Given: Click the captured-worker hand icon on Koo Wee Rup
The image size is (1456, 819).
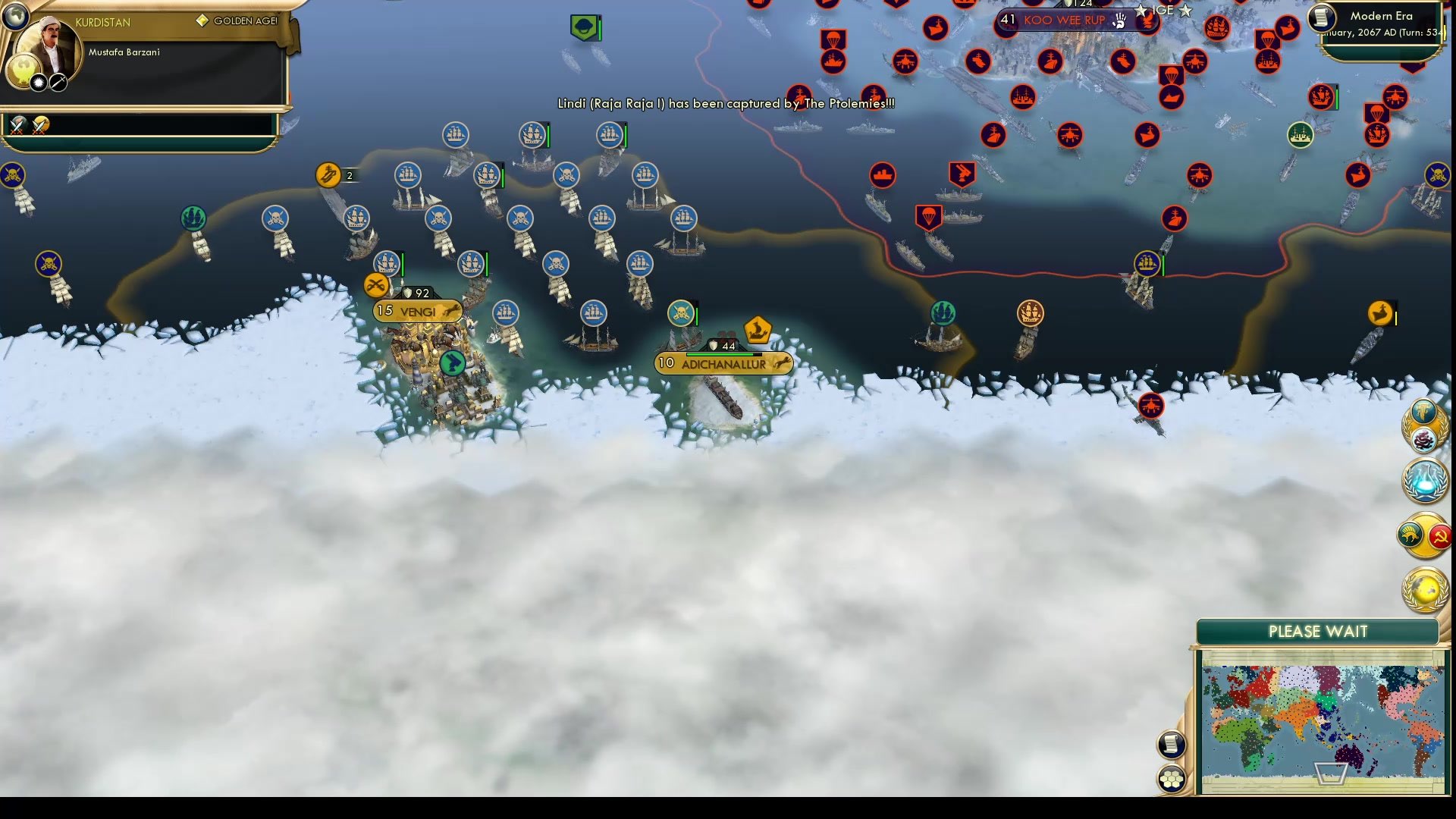Looking at the screenshot, I should 1120,20.
